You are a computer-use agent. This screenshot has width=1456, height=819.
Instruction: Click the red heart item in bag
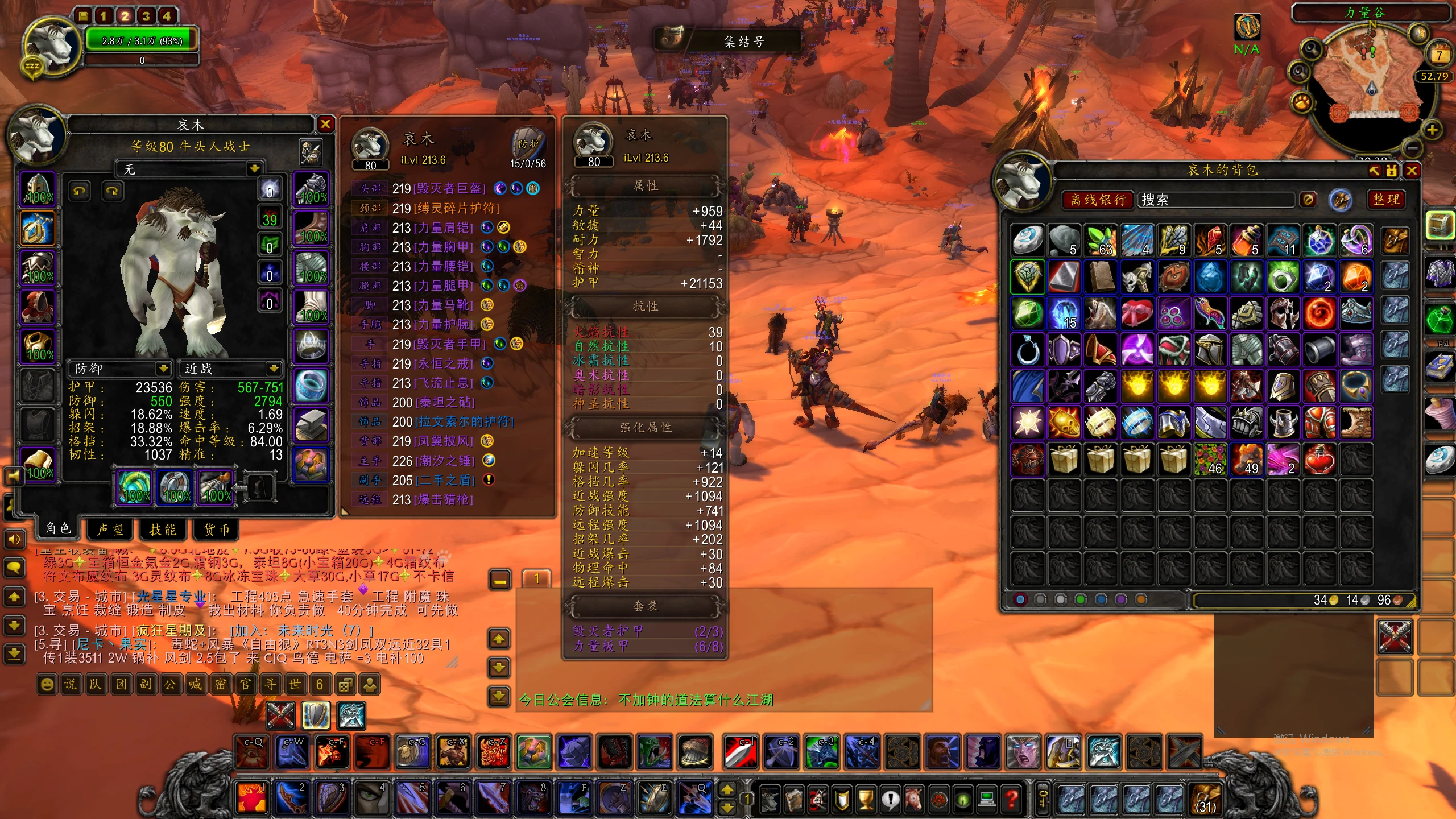(x=1319, y=458)
